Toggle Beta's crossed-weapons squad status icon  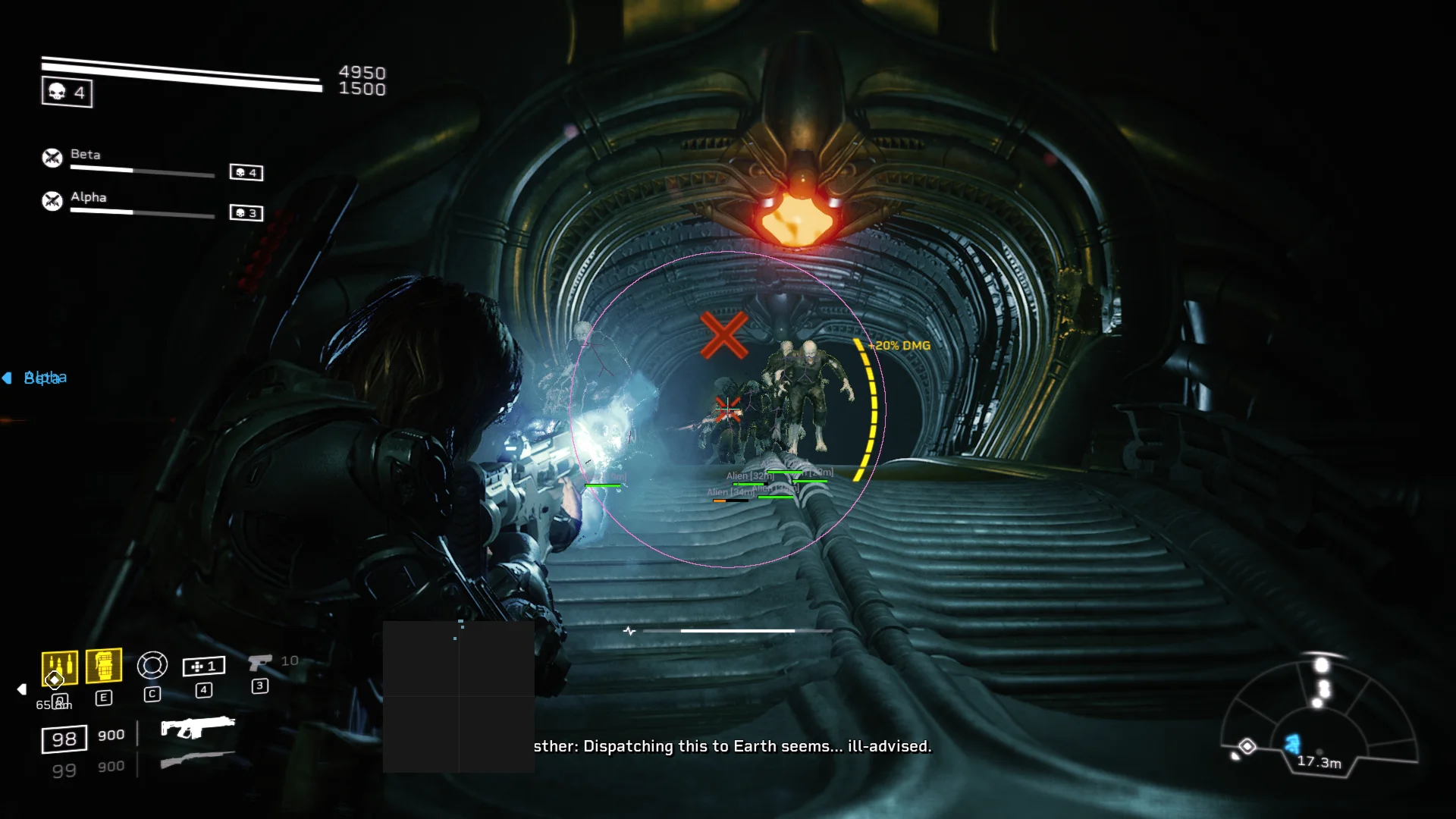click(51, 158)
